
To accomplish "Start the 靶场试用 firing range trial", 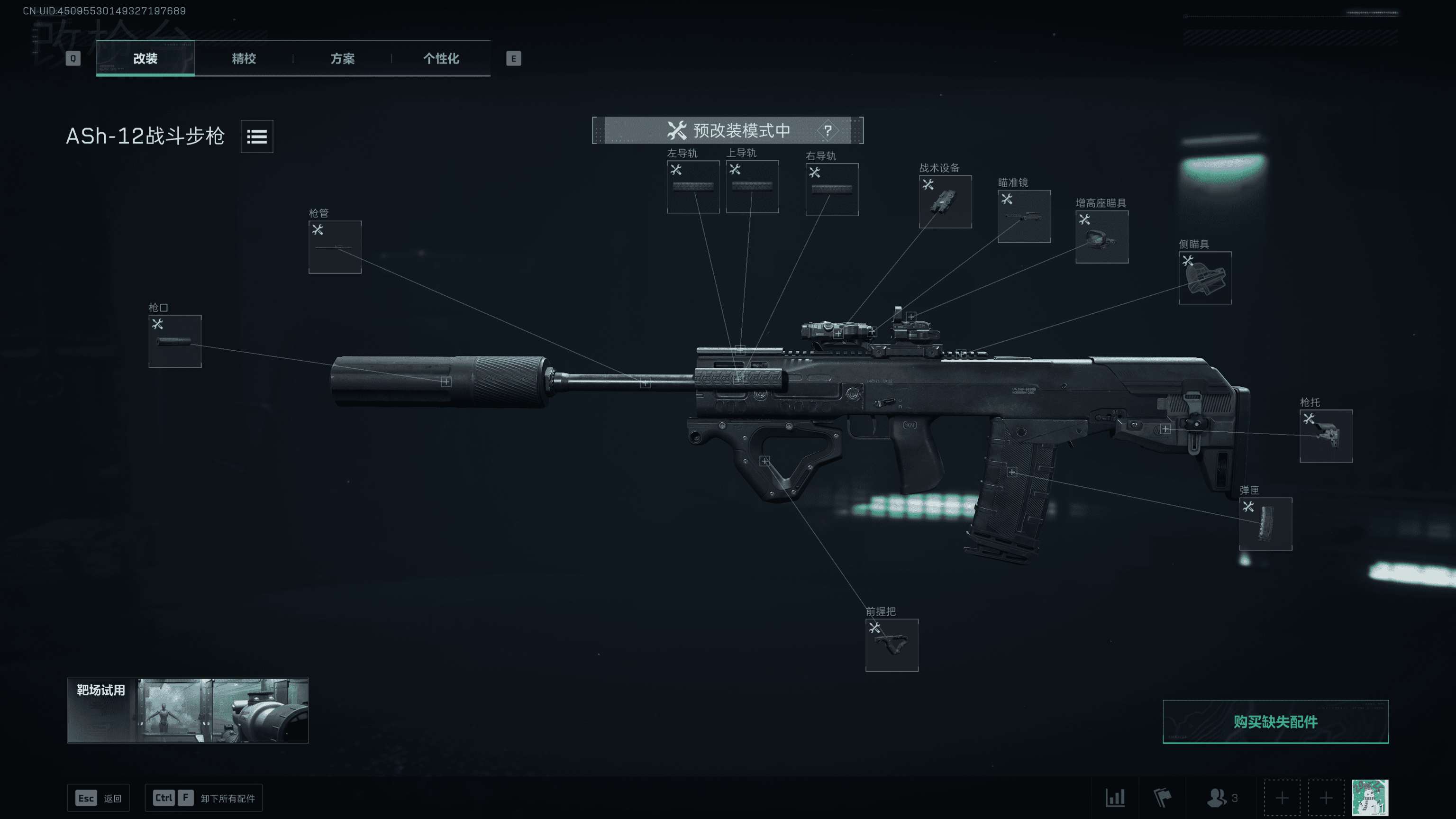I will (188, 710).
